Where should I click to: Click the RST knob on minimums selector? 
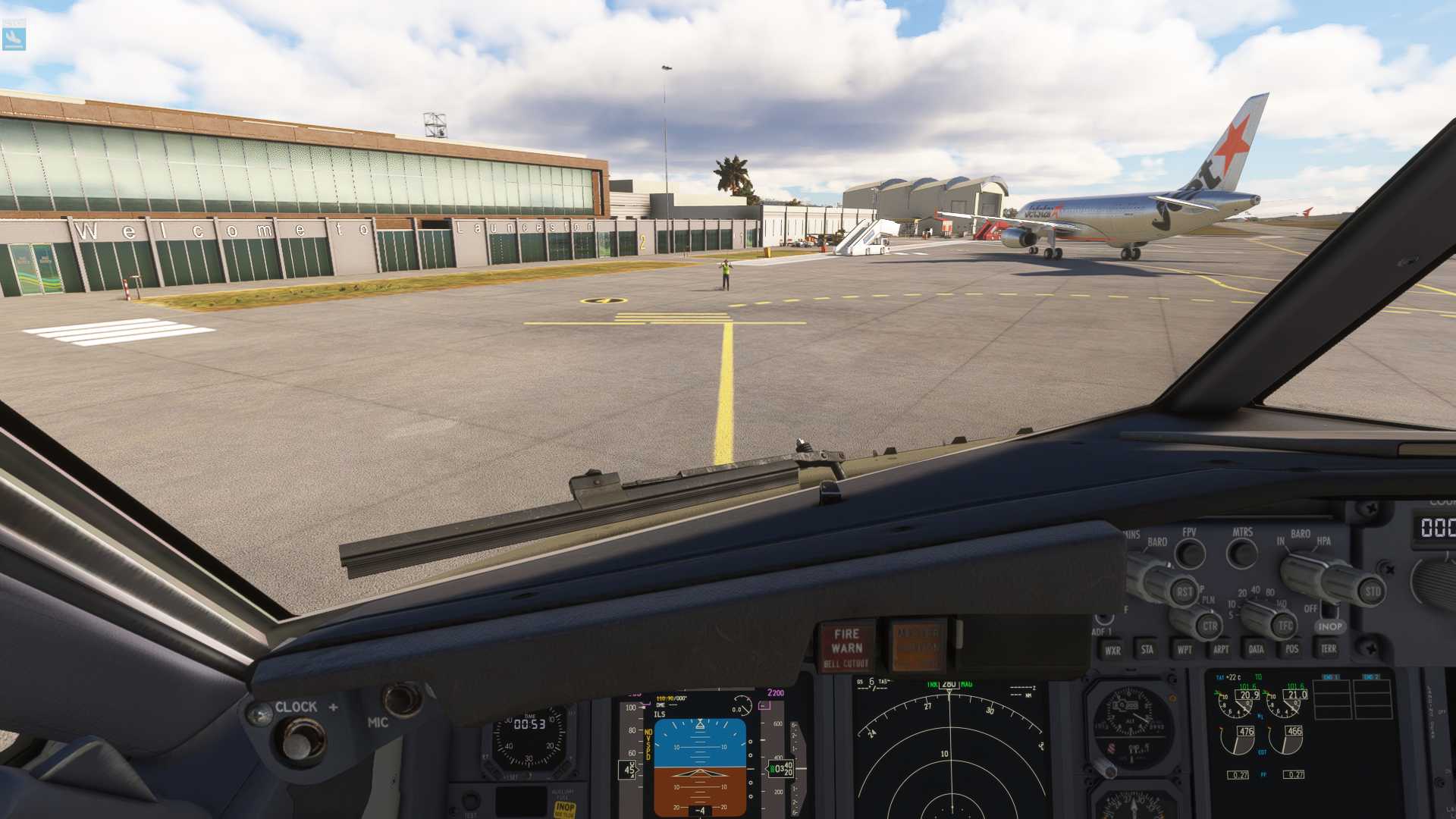[x=1184, y=591]
